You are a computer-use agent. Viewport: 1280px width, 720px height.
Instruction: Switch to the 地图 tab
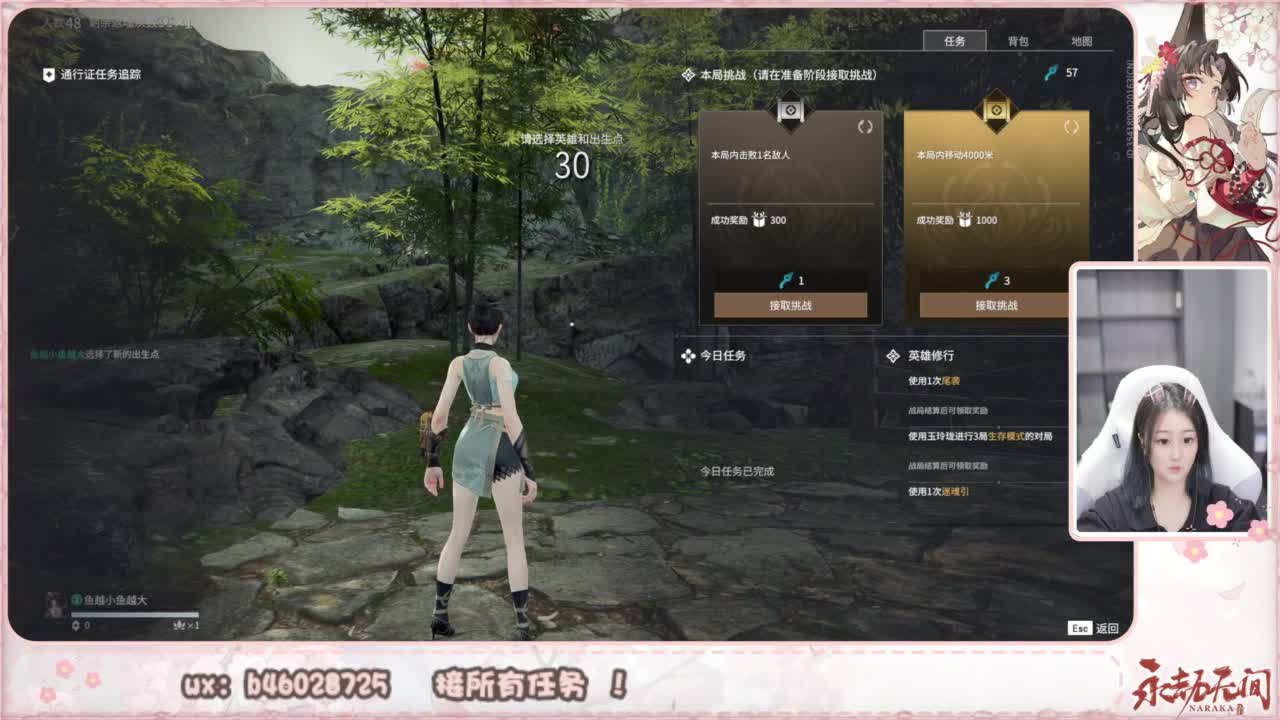coord(1082,42)
